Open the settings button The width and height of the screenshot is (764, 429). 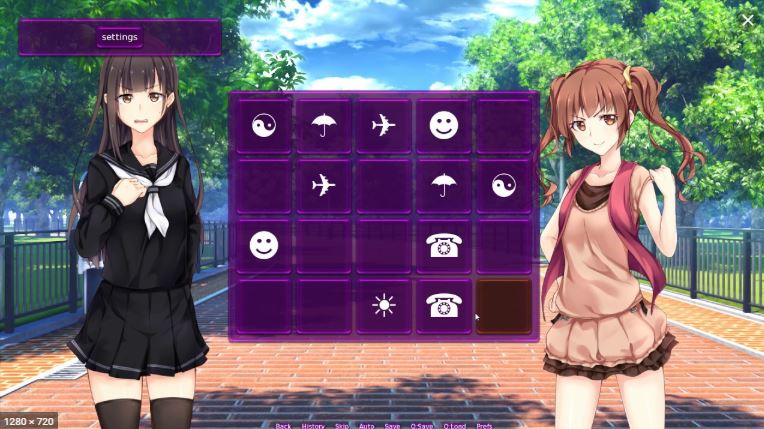tap(119, 37)
